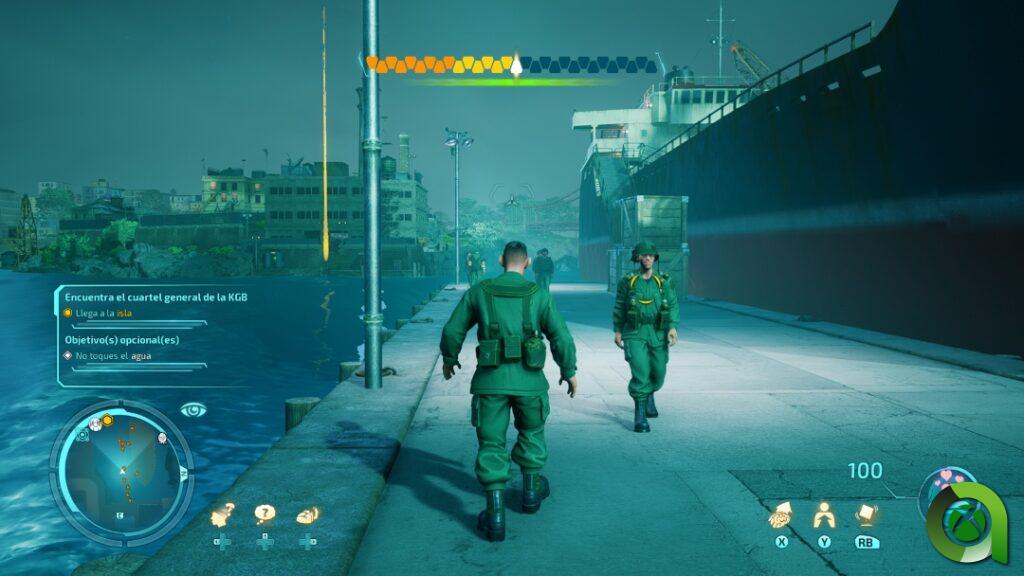
Task: Choose the question mark thought bubble emote
Action: [x=265, y=515]
